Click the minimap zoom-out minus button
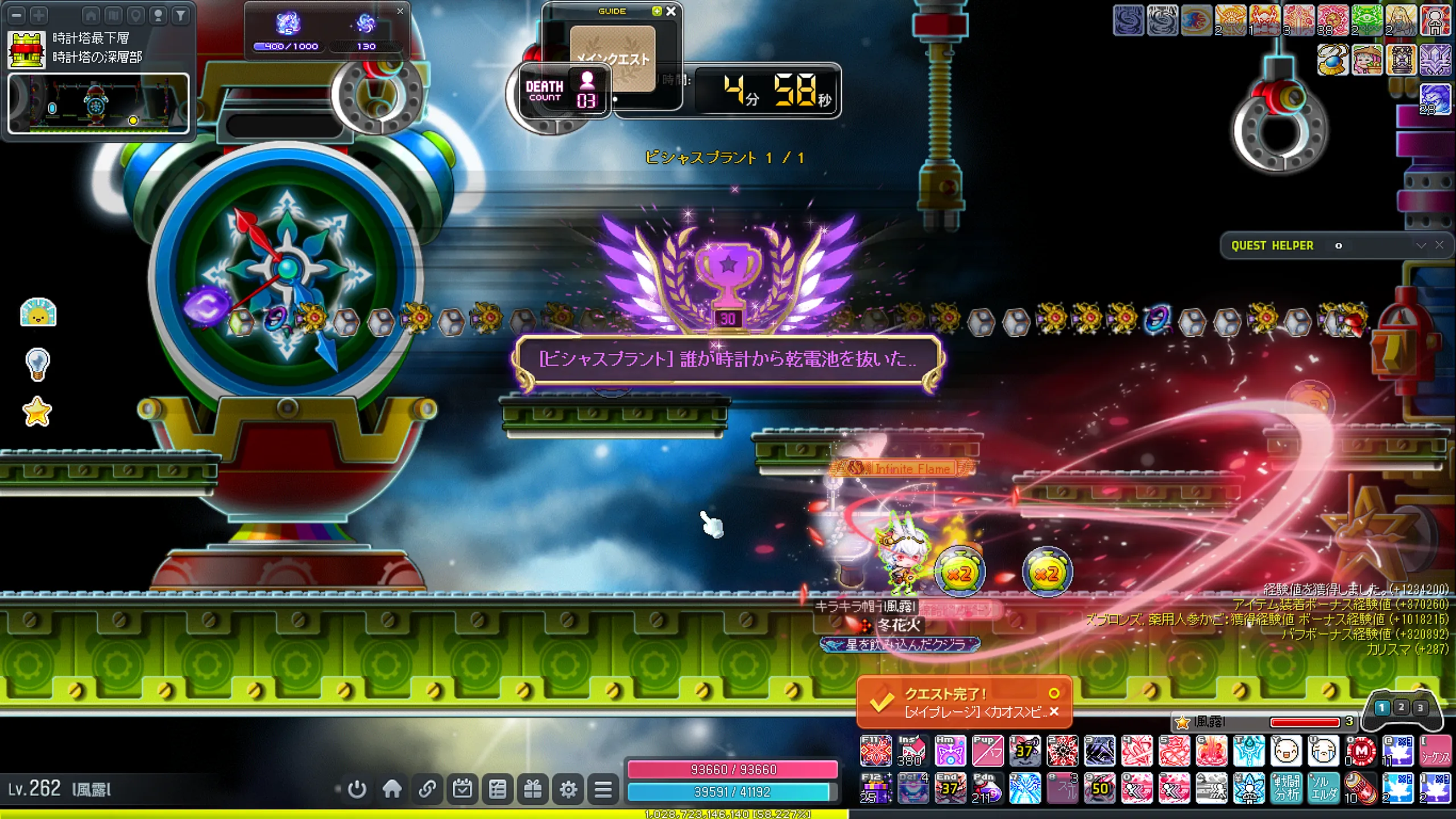Viewport: 1456px width, 819px height. tap(17, 15)
